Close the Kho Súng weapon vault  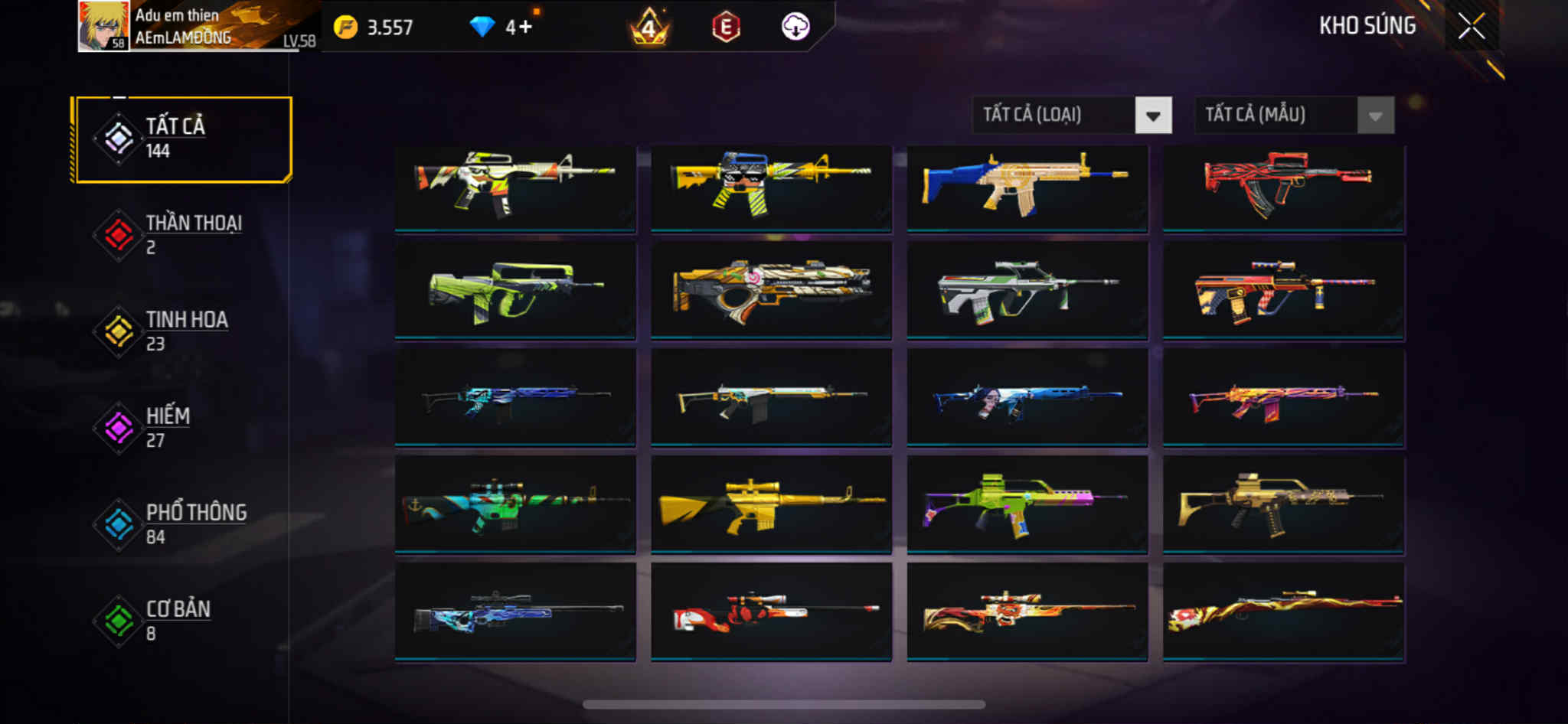click(x=1471, y=27)
